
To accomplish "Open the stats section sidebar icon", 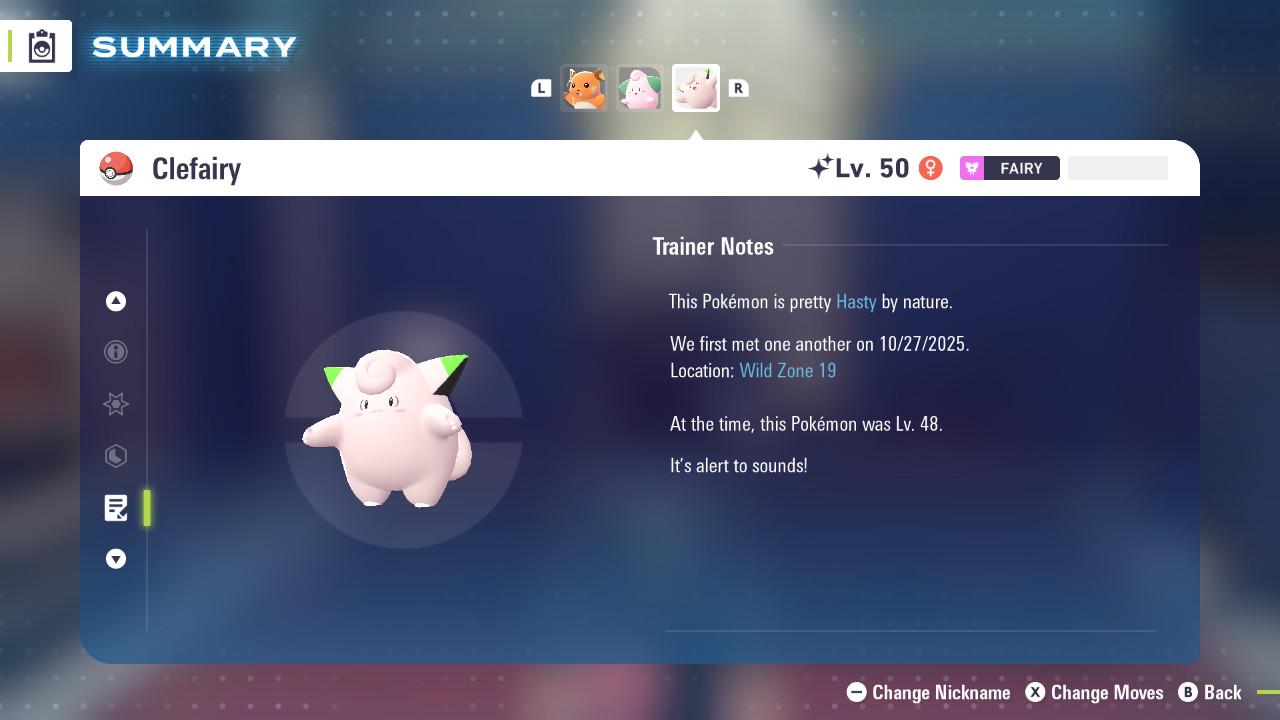I will point(116,456).
